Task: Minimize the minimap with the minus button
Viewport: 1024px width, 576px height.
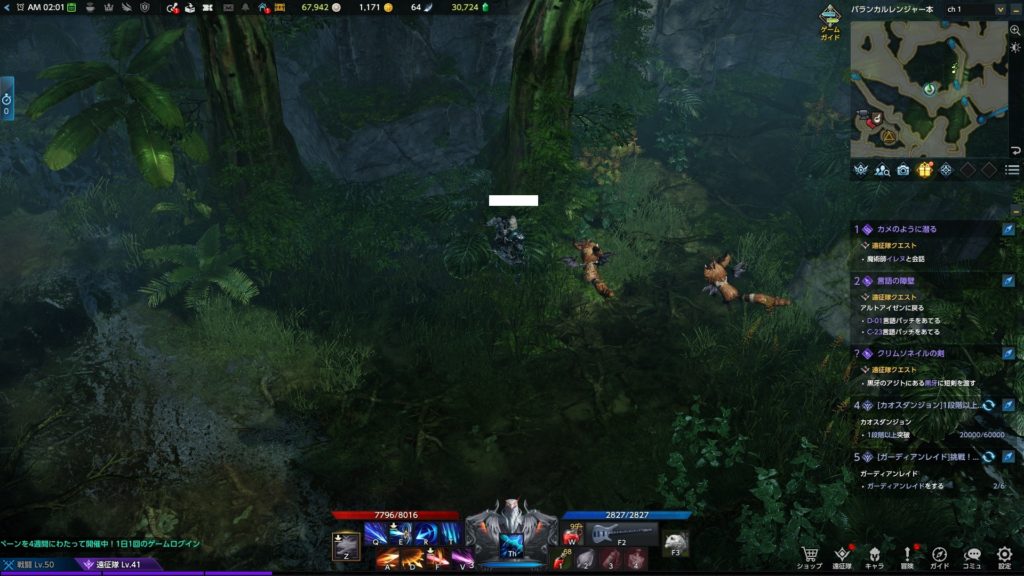Action: (x=1015, y=9)
